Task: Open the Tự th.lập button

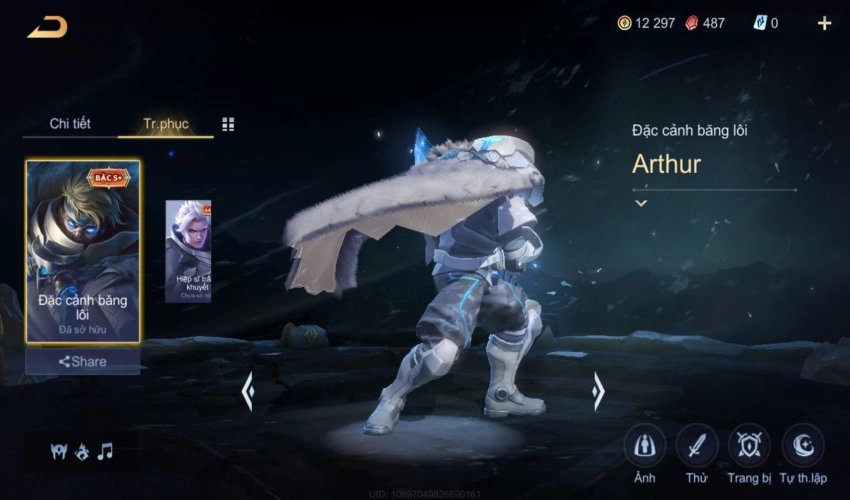Action: point(803,446)
